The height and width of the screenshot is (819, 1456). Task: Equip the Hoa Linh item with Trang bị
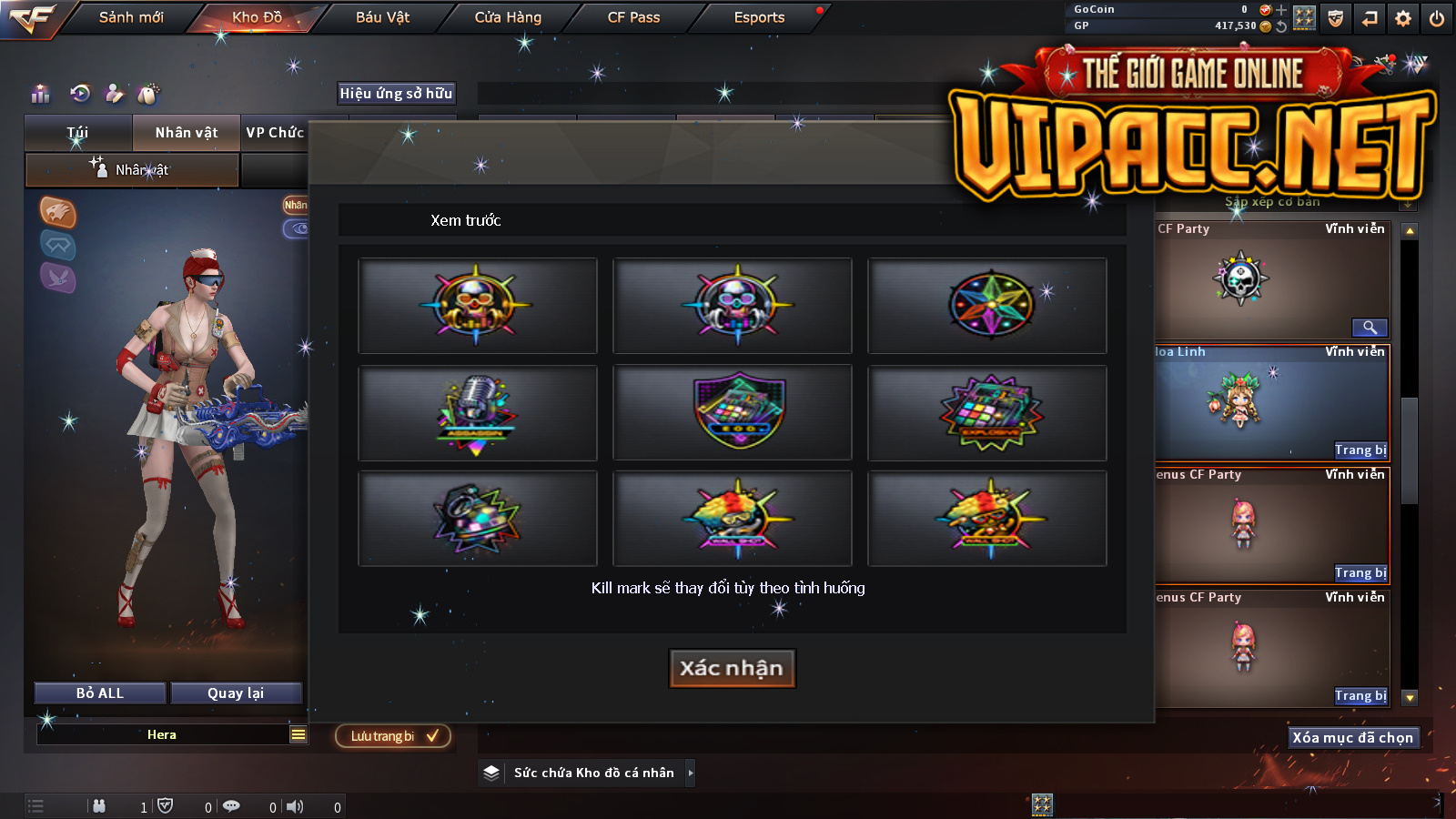tap(1360, 450)
